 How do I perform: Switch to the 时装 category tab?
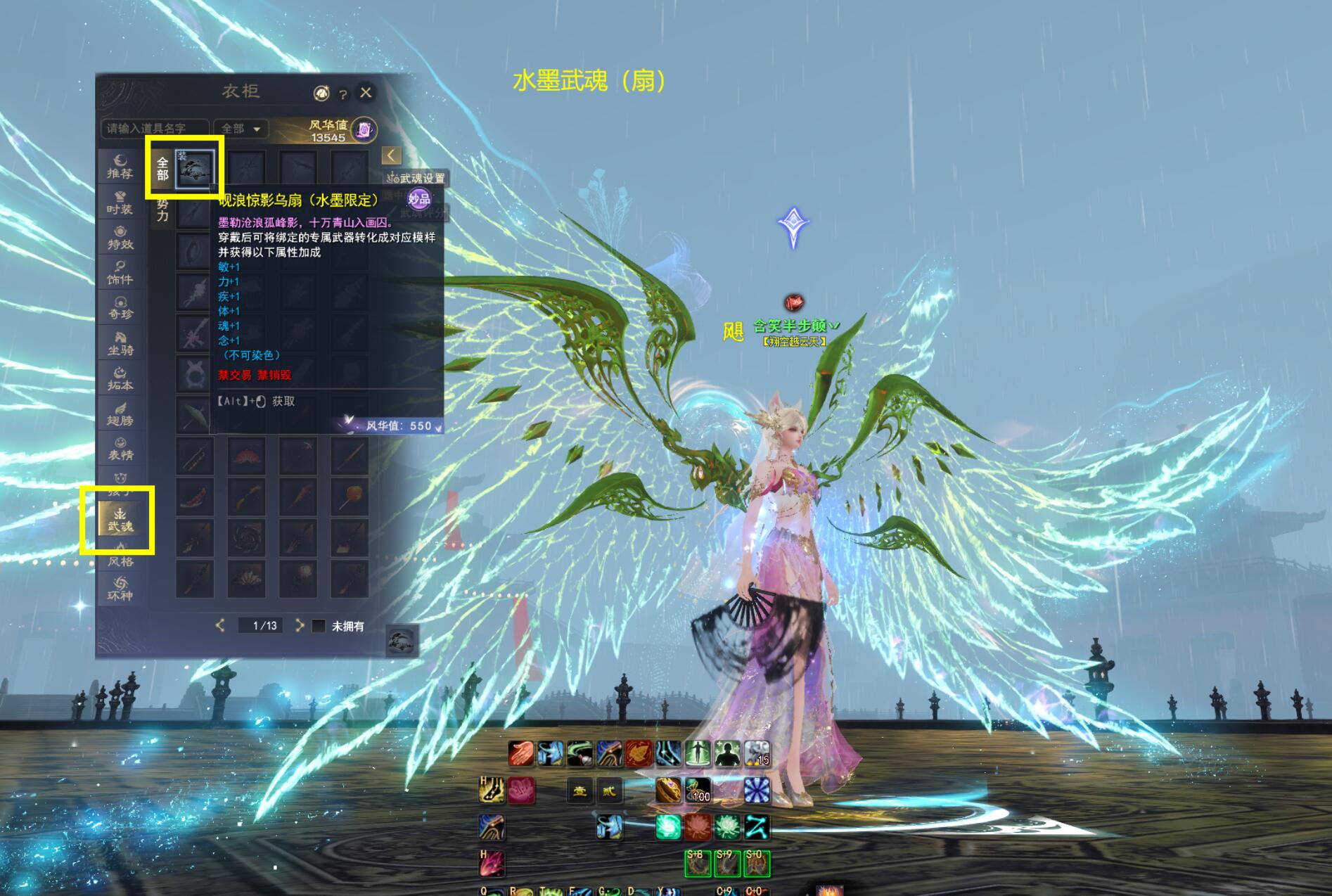[x=120, y=203]
